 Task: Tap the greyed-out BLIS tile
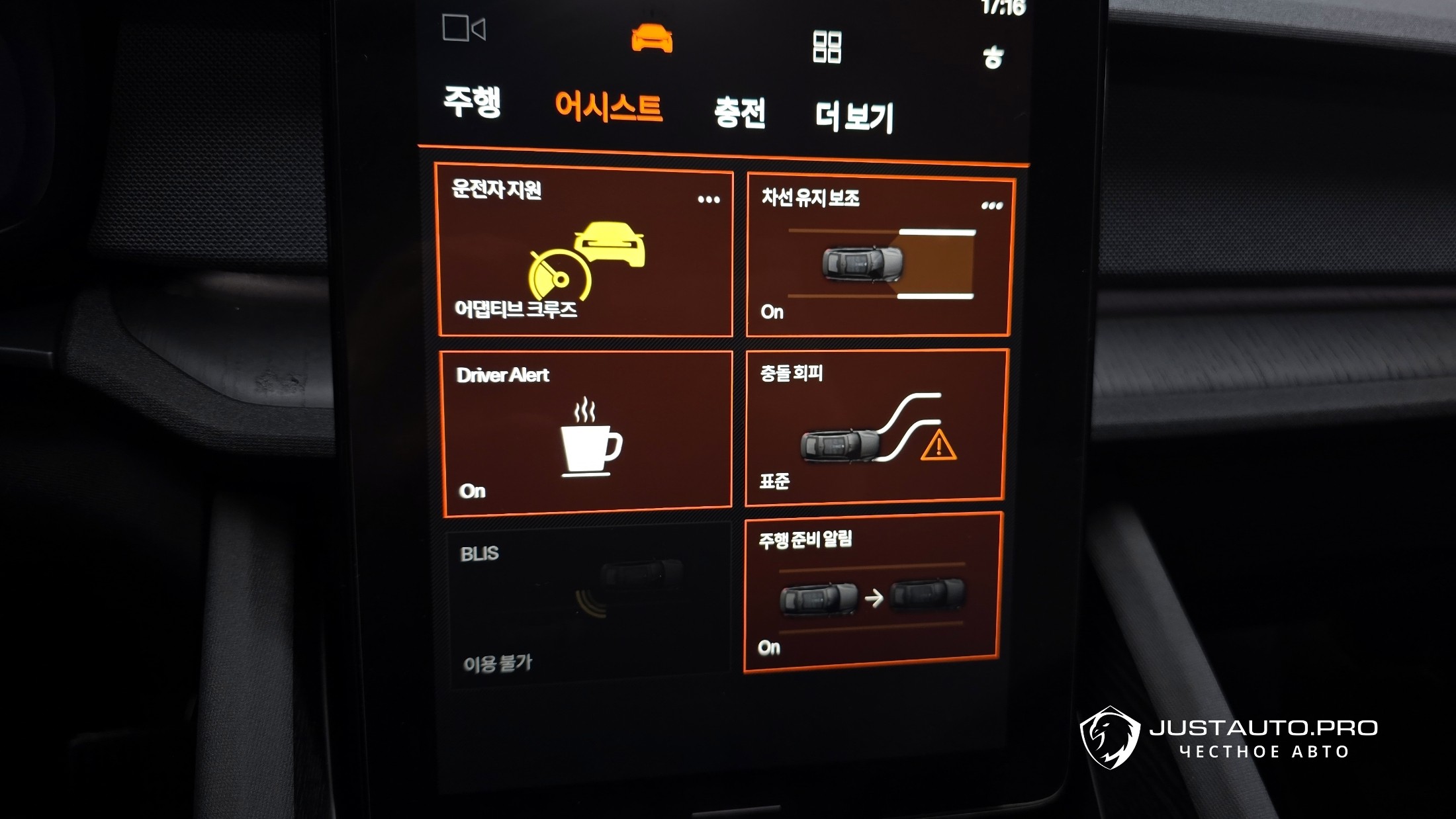(589, 605)
